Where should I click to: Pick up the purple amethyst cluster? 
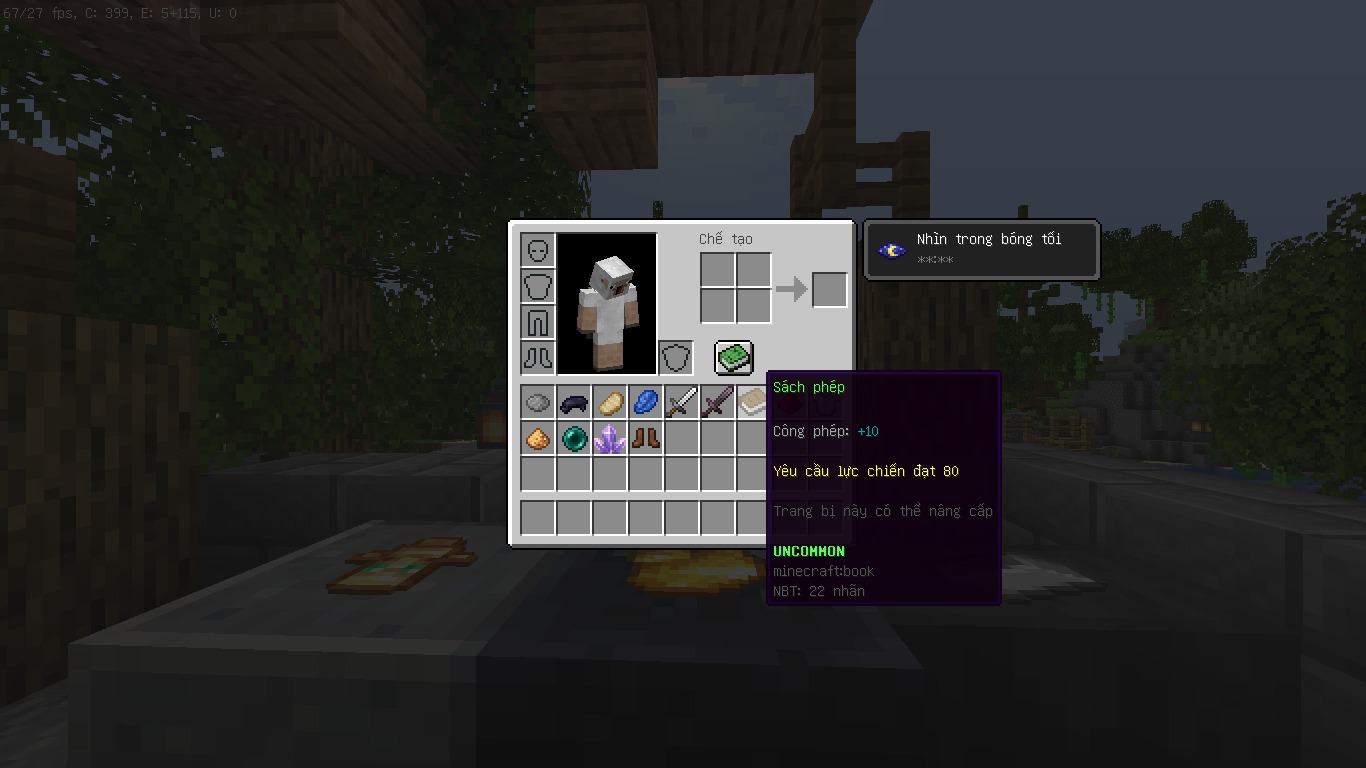click(610, 439)
